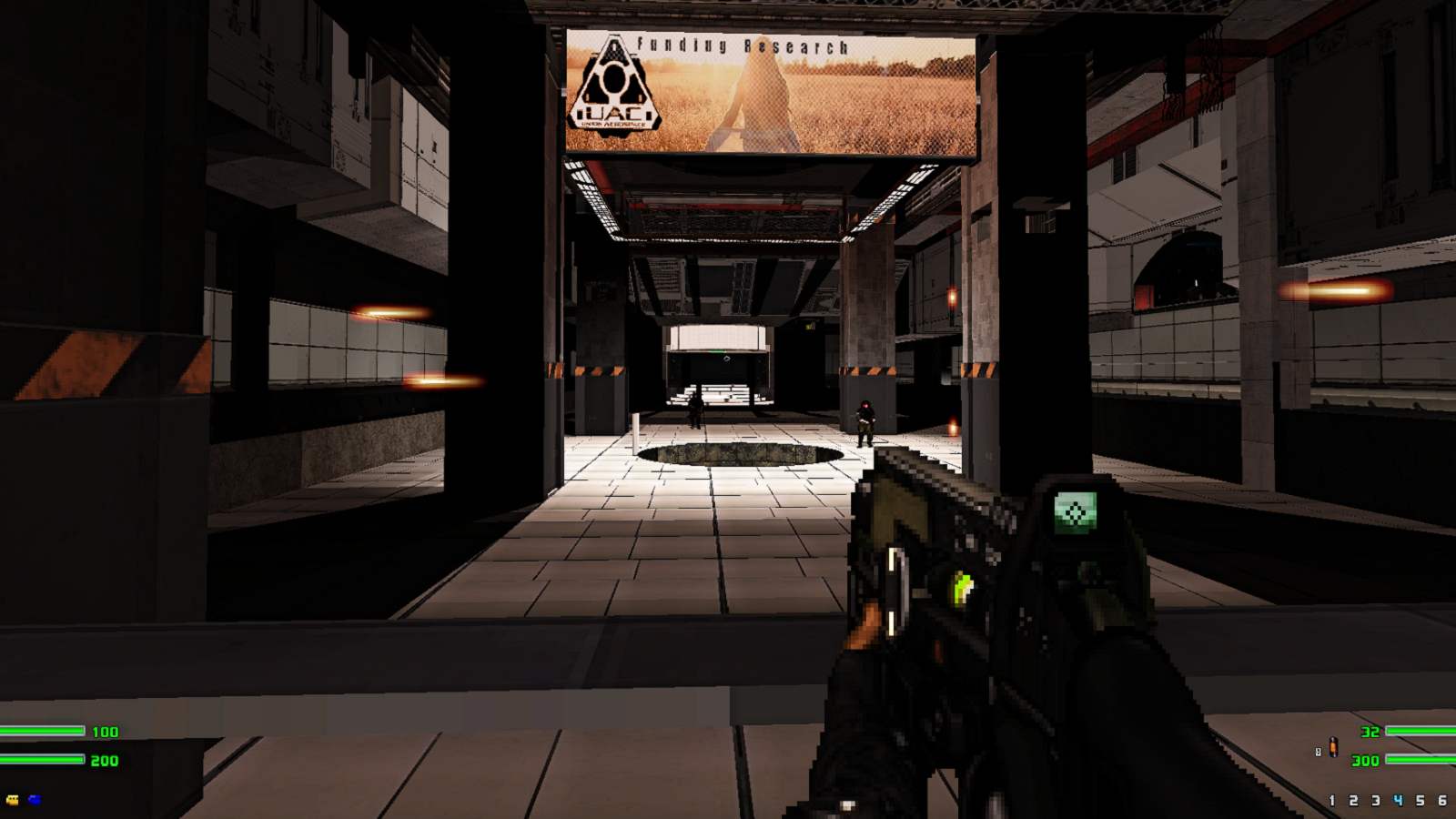Screen dimensions: 1456x819
Task: Click the green light above the distant doorway
Action: coord(715,351)
